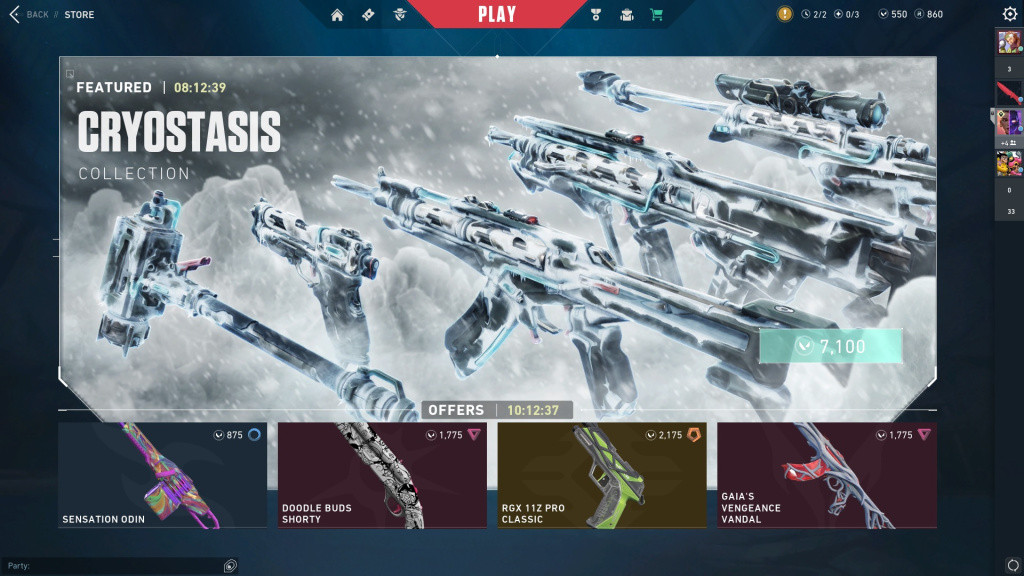Open the RGX 11Z Pro Classic offer
This screenshot has height=576, width=1024.
coord(602,475)
